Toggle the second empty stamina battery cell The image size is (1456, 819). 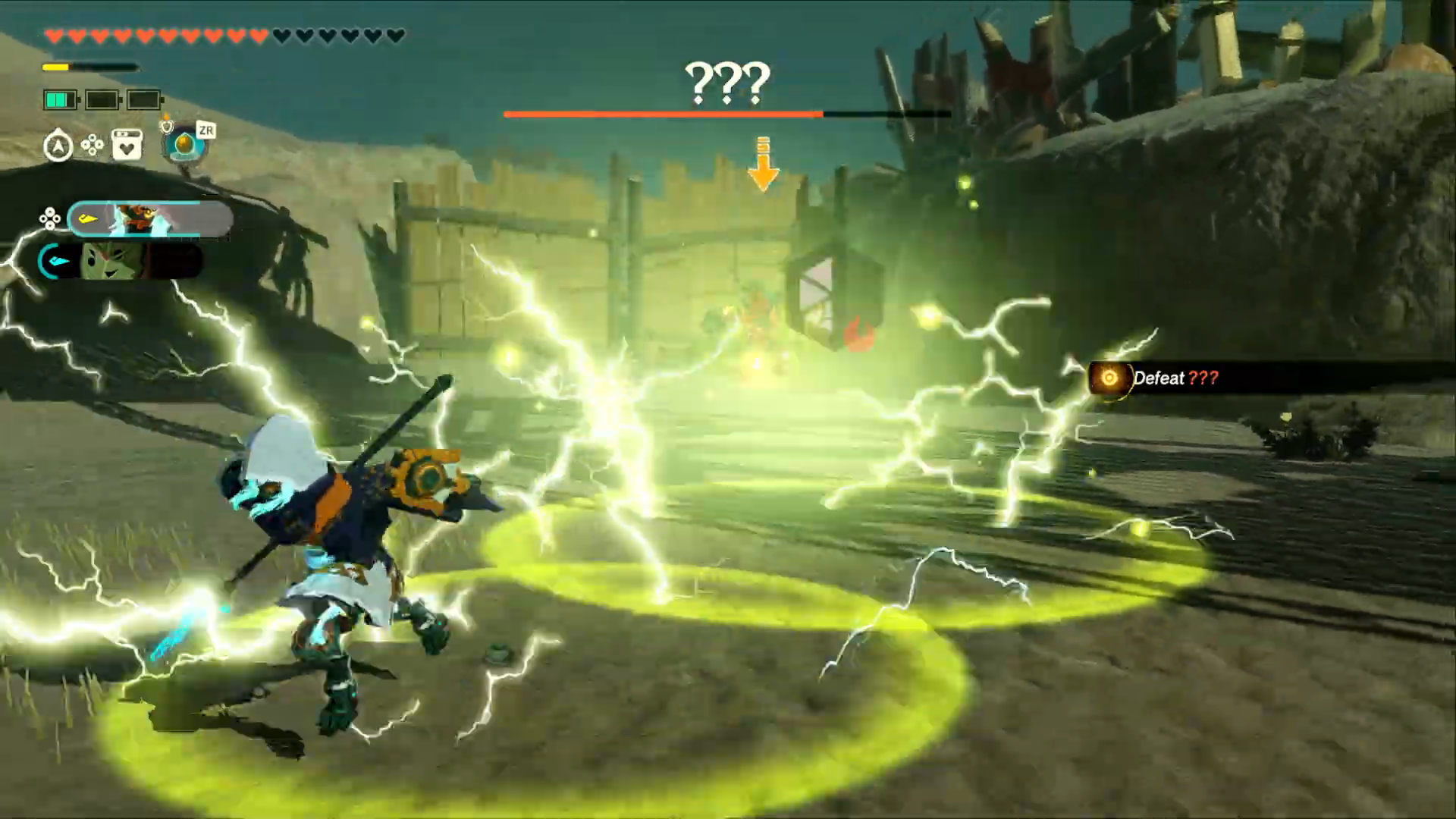(102, 99)
